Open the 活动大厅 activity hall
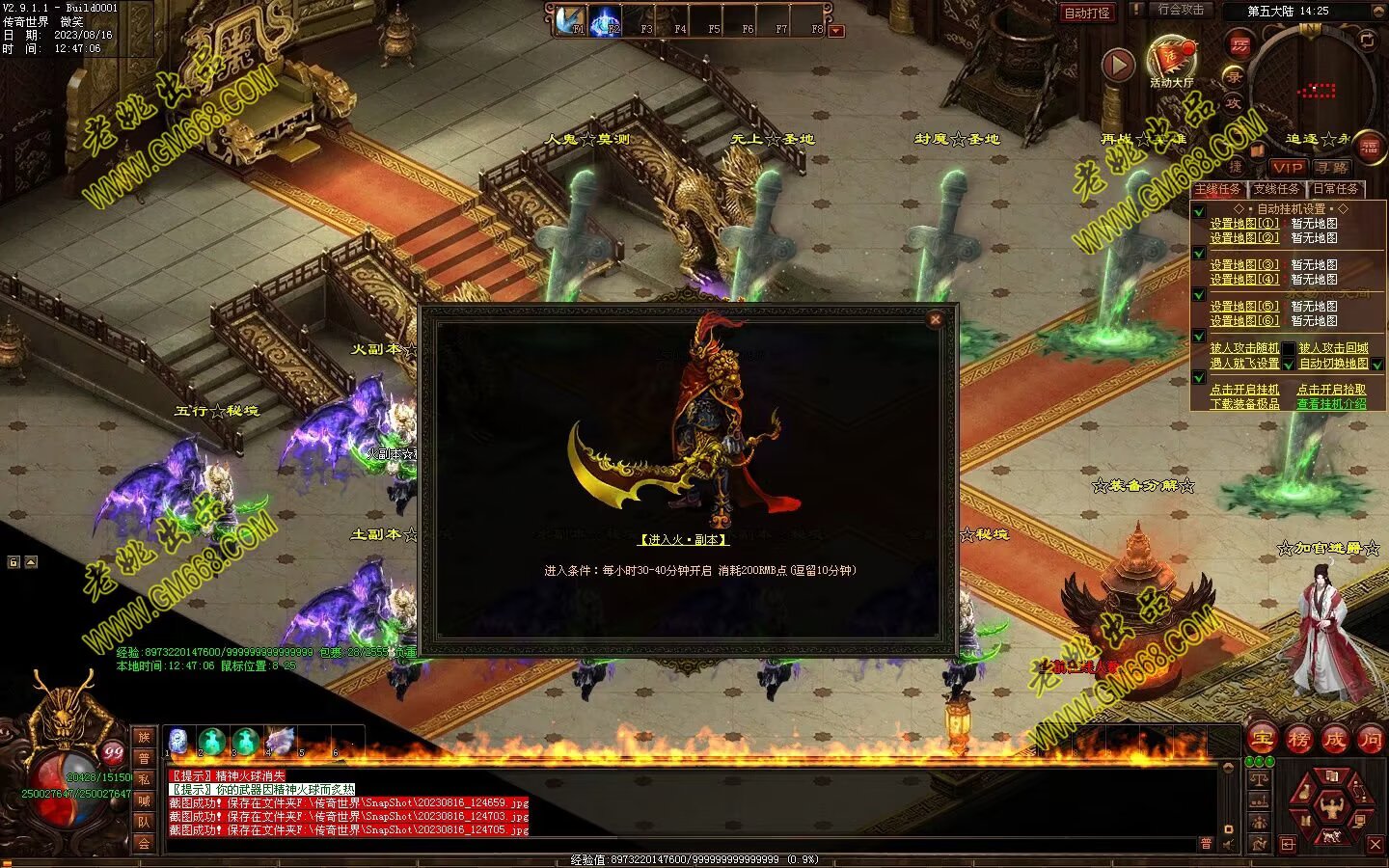 pyautogui.click(x=1171, y=59)
